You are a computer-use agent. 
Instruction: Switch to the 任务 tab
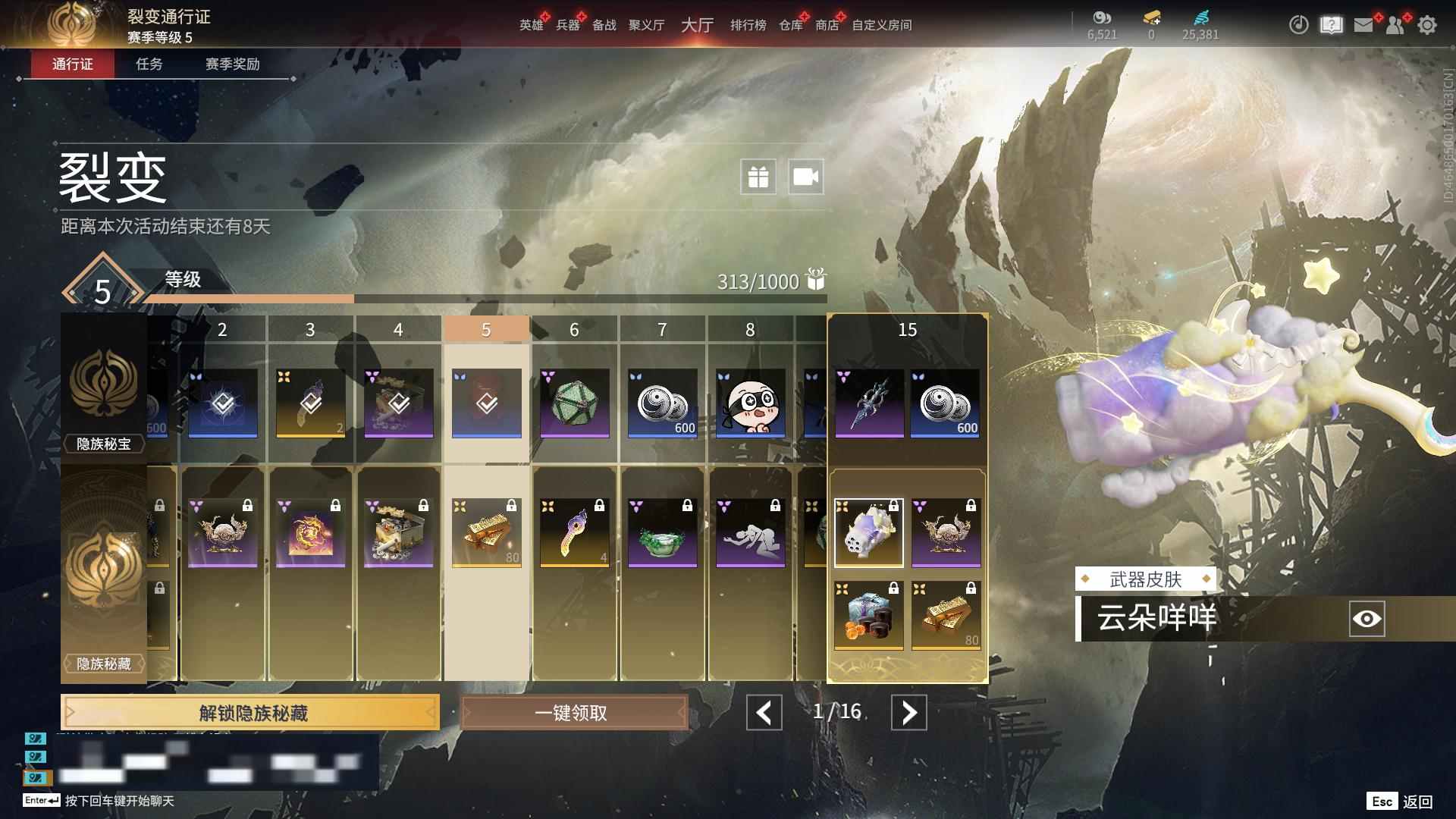[x=149, y=64]
